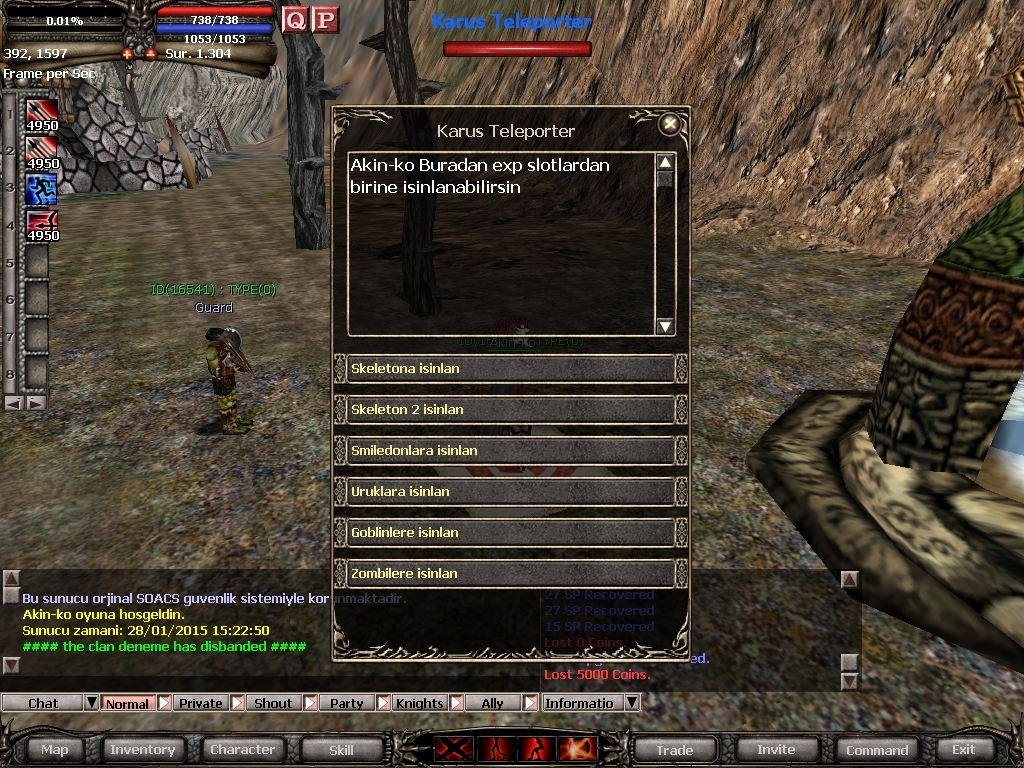This screenshot has width=1024, height=768.
Task: Switch chat to Party channel
Action: (347, 703)
